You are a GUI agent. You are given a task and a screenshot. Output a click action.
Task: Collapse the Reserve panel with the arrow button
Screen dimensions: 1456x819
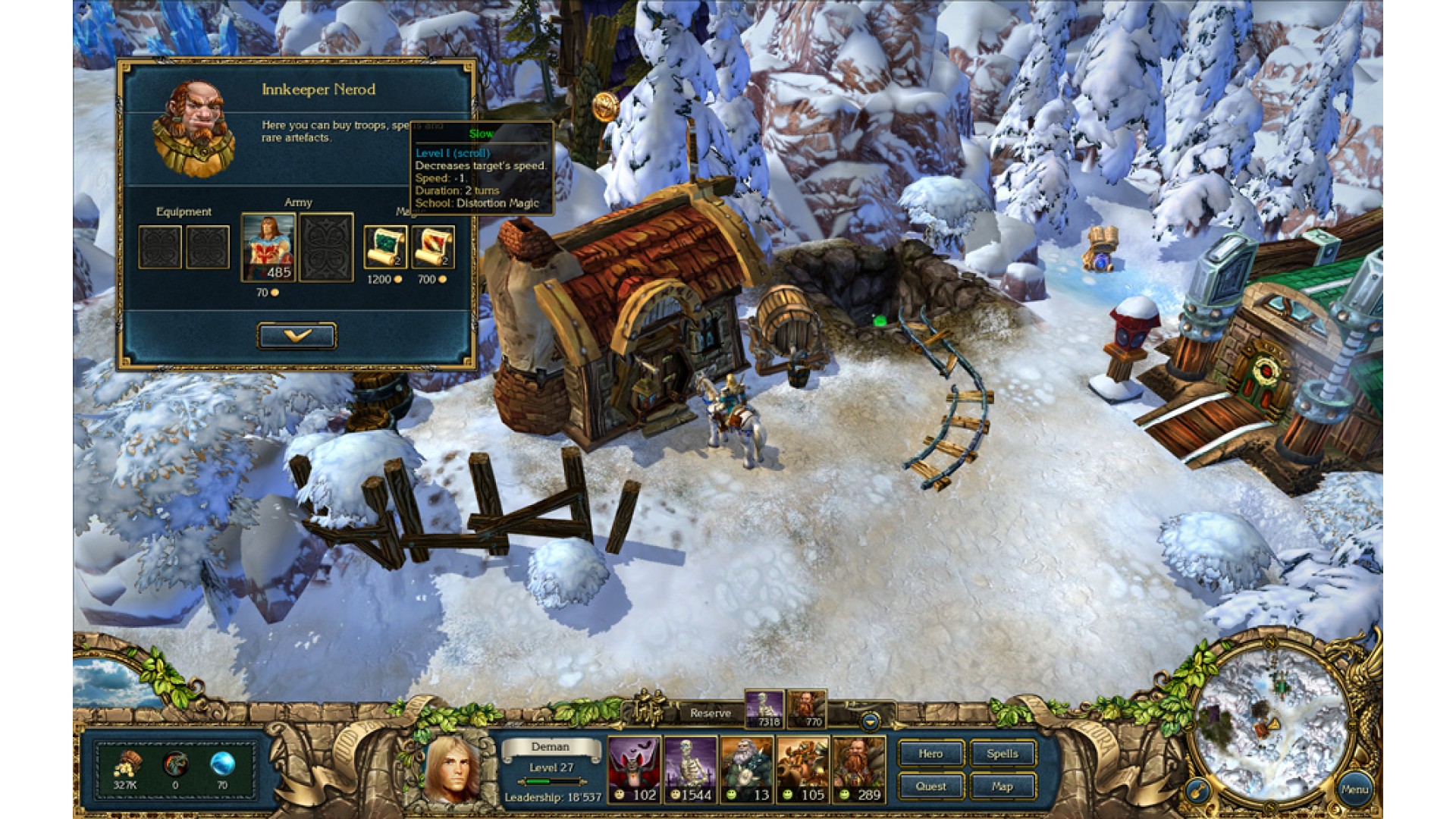tap(870, 720)
